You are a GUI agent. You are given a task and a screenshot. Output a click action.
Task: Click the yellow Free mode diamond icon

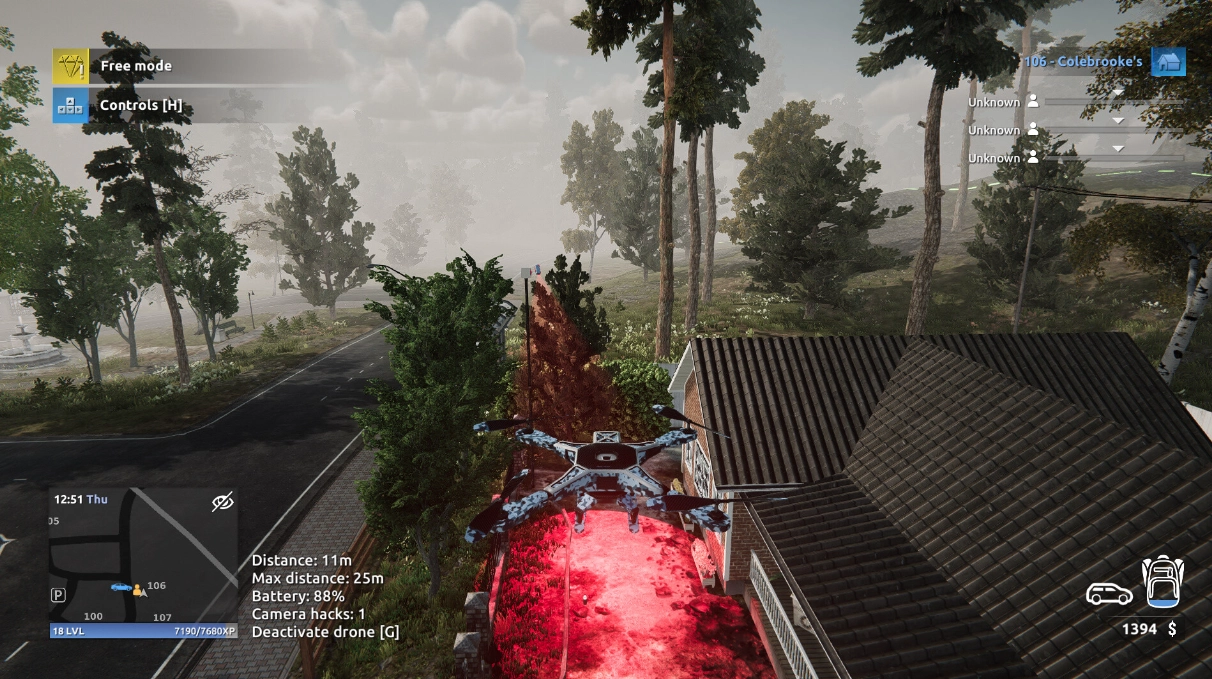[x=70, y=66]
